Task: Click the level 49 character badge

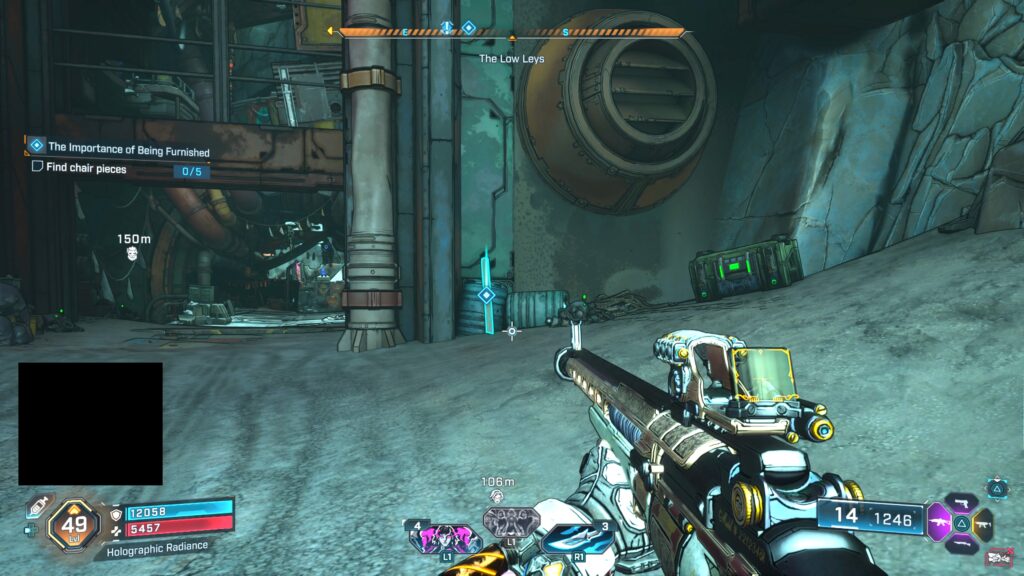Action: [x=73, y=523]
